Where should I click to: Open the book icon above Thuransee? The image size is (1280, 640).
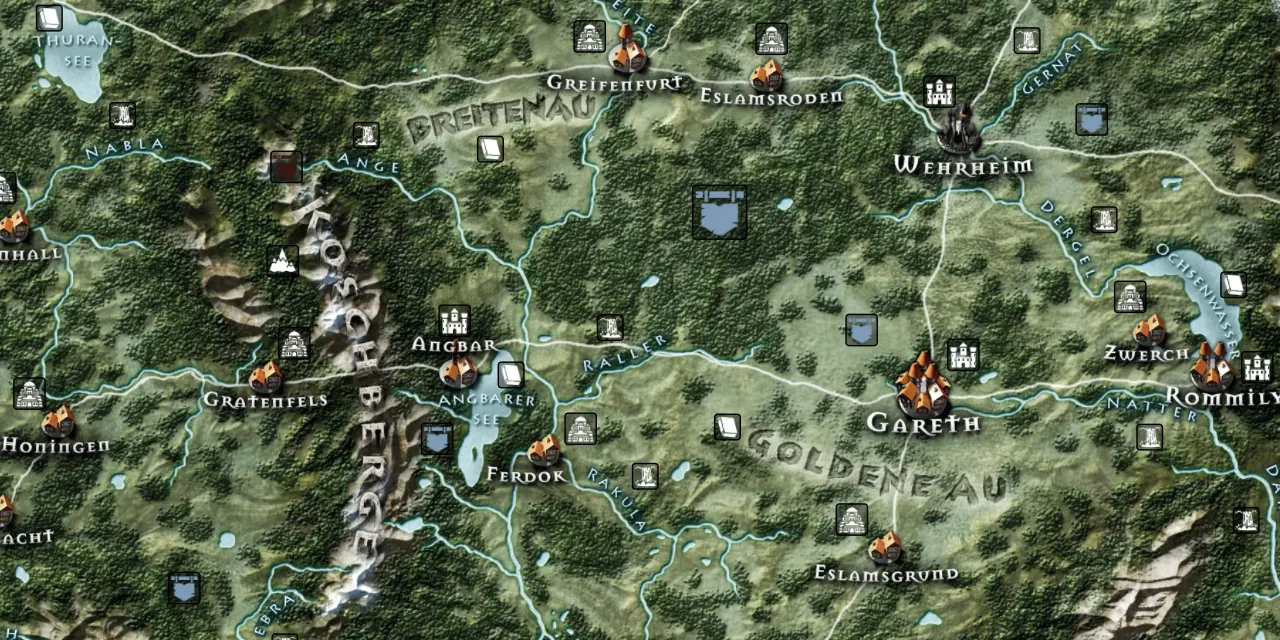[x=48, y=18]
